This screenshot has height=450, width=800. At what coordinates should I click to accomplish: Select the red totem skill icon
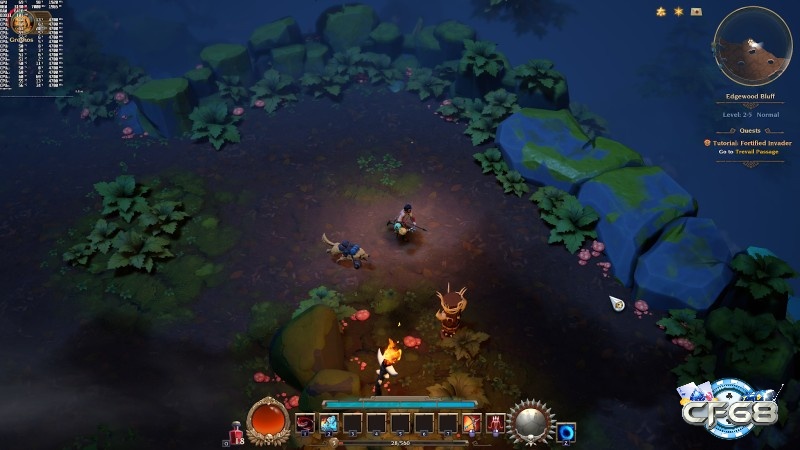pos(495,424)
